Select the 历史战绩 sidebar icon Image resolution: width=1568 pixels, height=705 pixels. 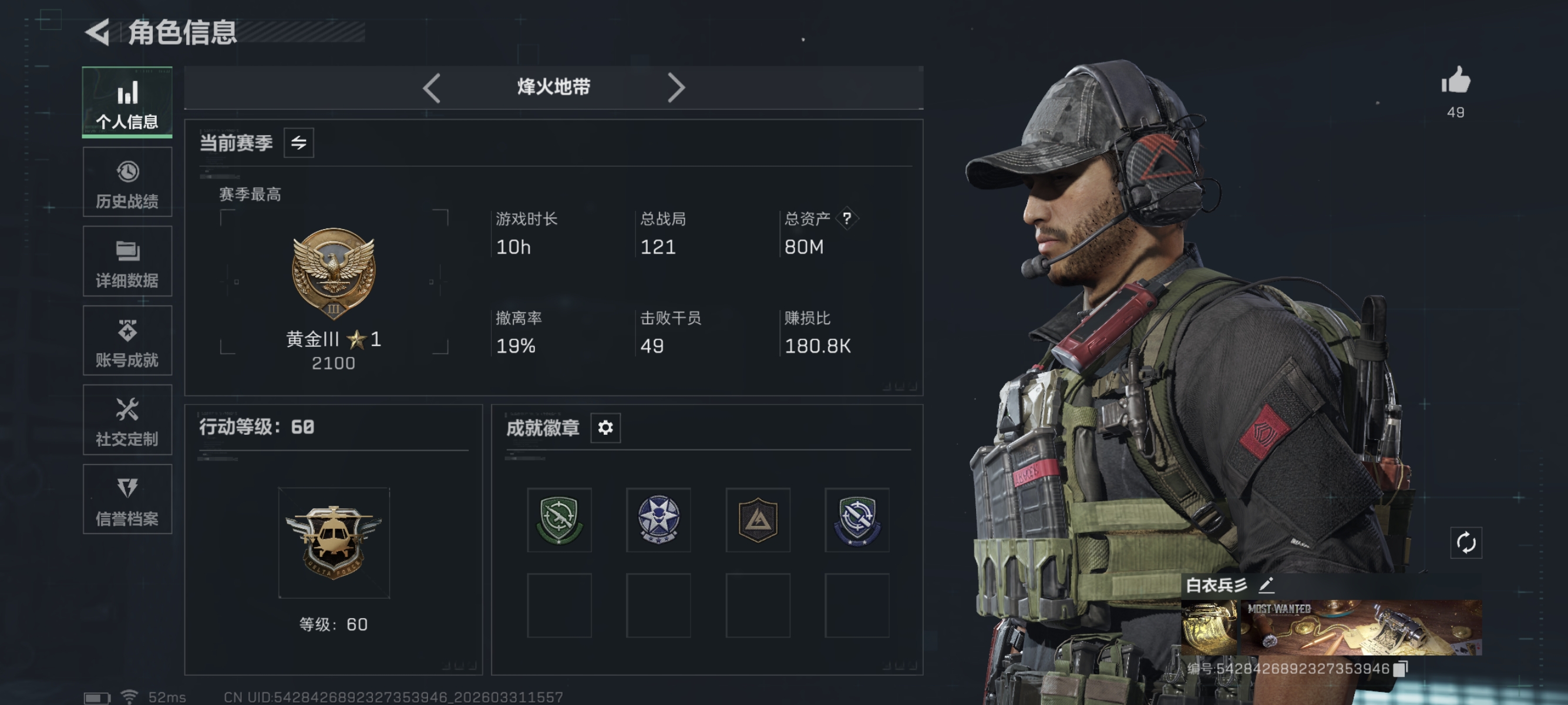127,182
